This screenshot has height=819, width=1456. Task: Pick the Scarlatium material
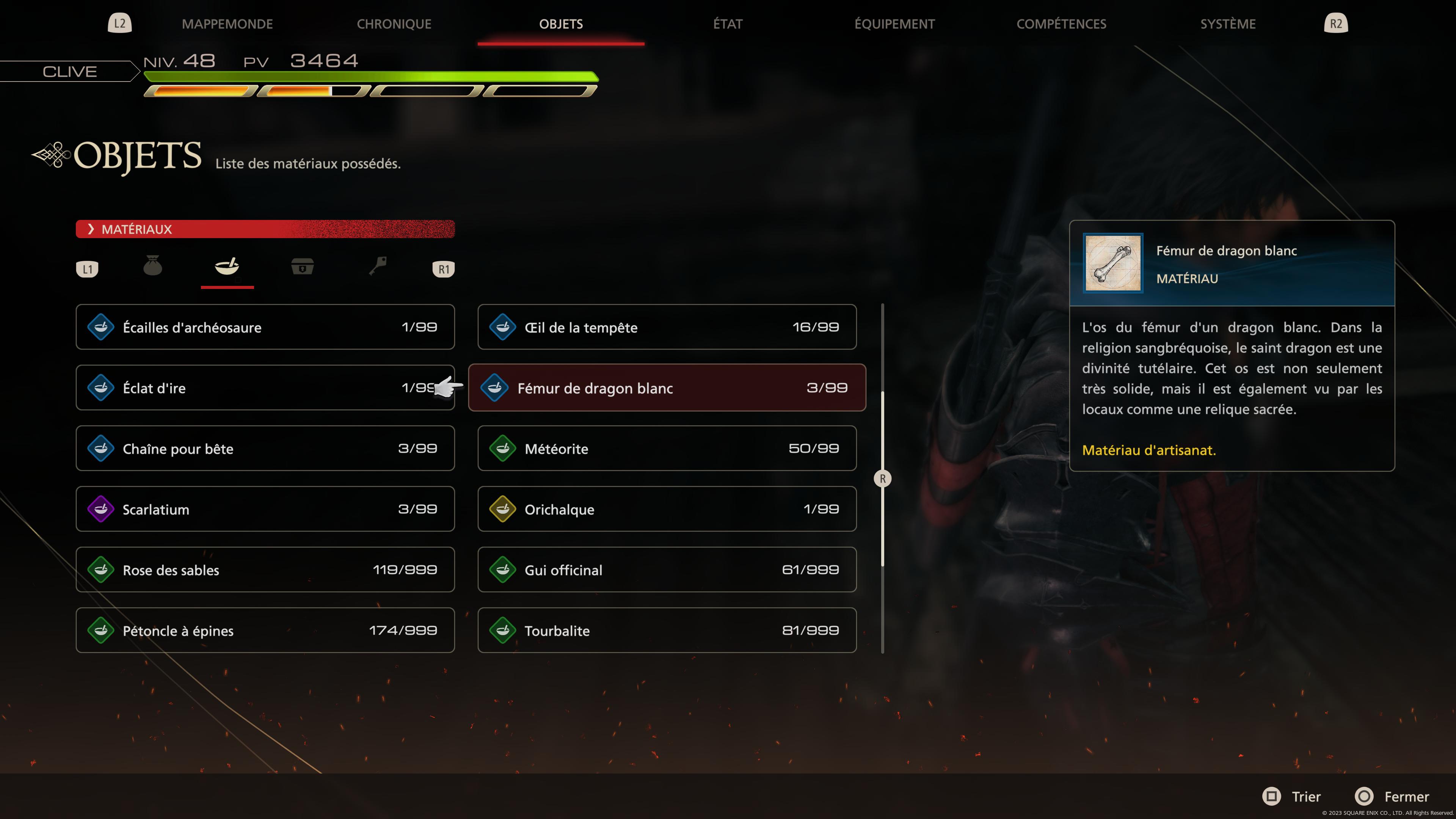pyautogui.click(x=265, y=509)
